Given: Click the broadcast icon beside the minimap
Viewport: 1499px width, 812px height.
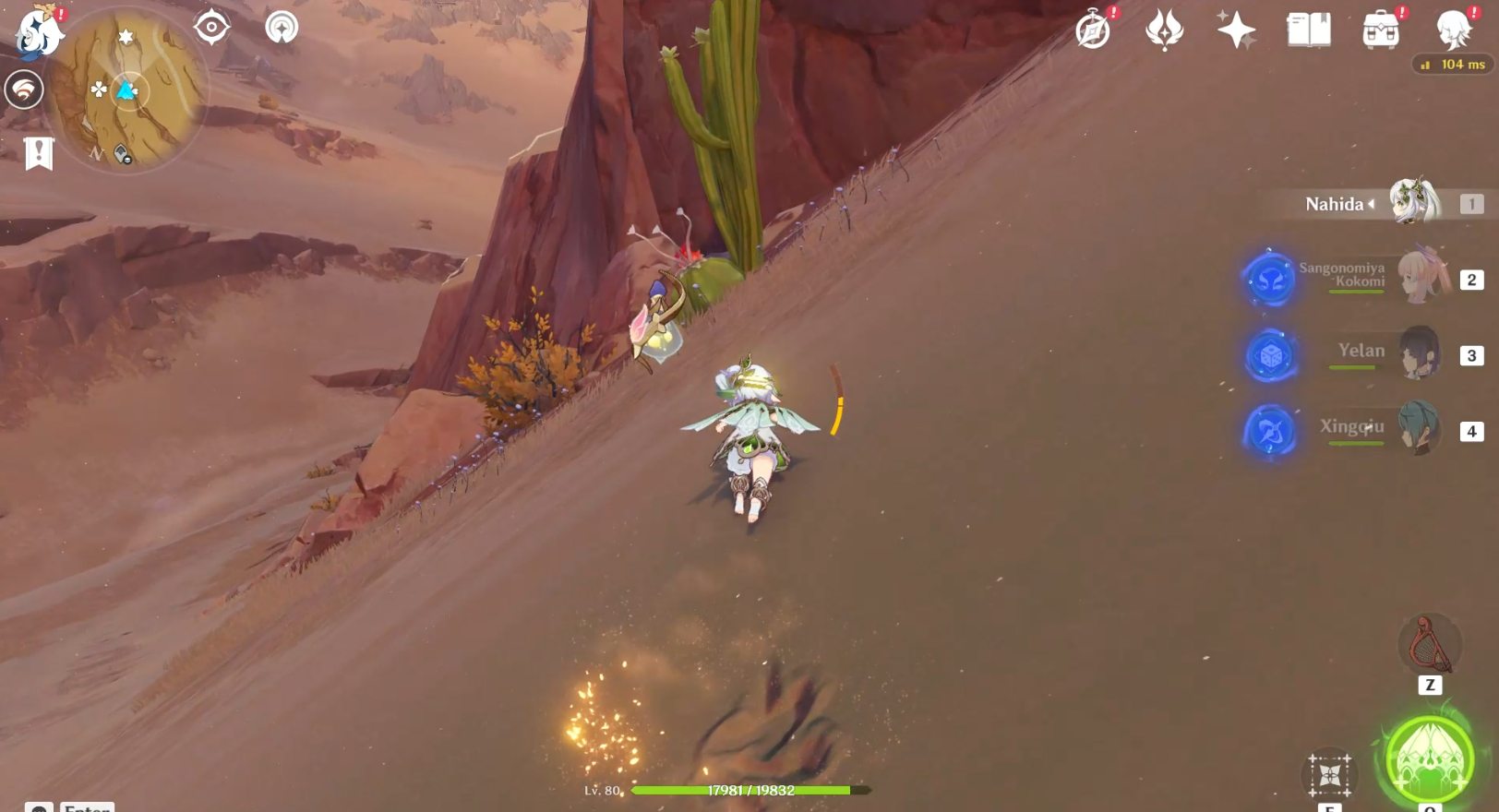Looking at the screenshot, I should (x=282, y=29).
